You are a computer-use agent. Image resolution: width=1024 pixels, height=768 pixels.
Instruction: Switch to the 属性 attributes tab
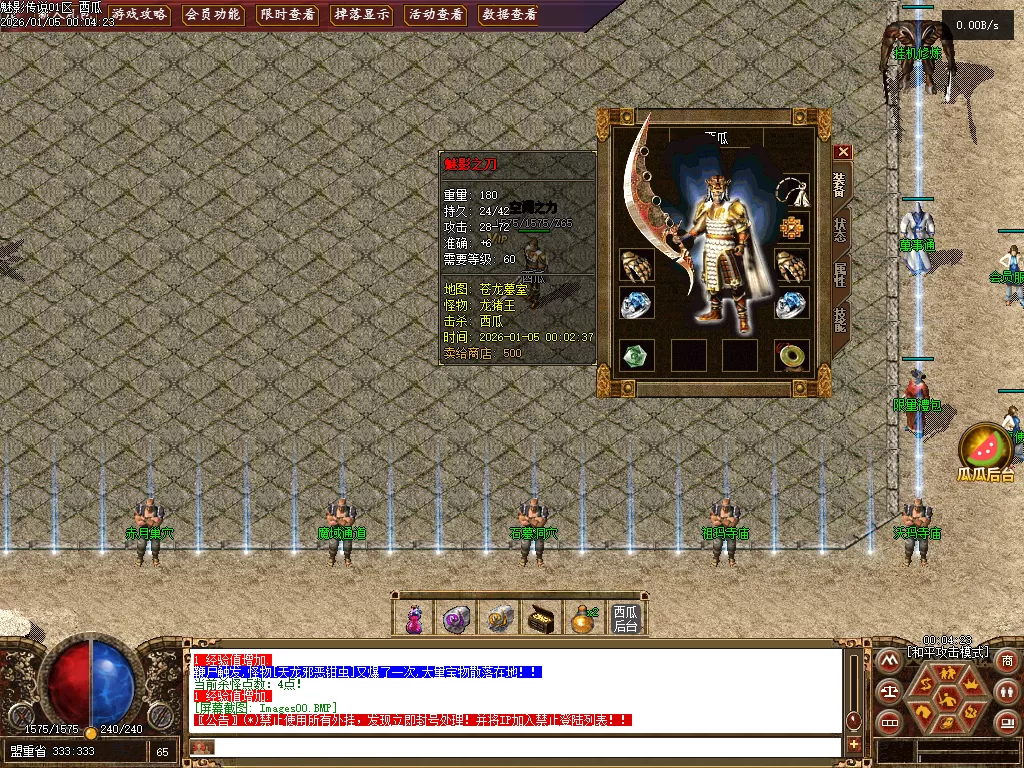pos(841,275)
